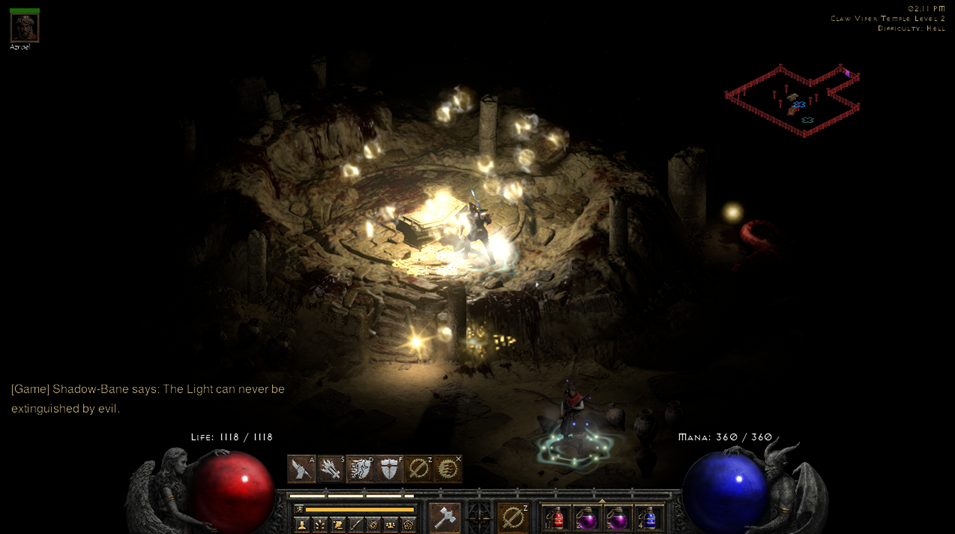Open the hammer left-click skill selector

click(444, 517)
